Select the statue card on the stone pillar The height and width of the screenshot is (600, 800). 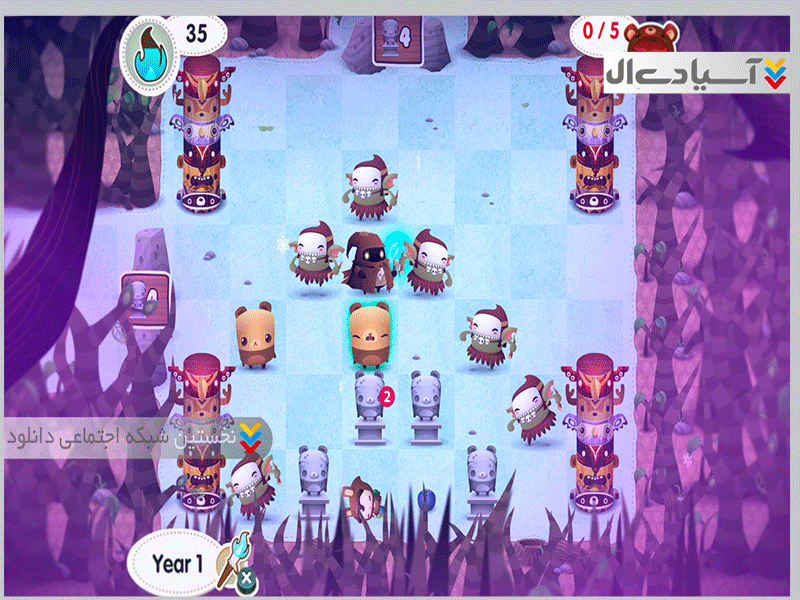point(143,299)
